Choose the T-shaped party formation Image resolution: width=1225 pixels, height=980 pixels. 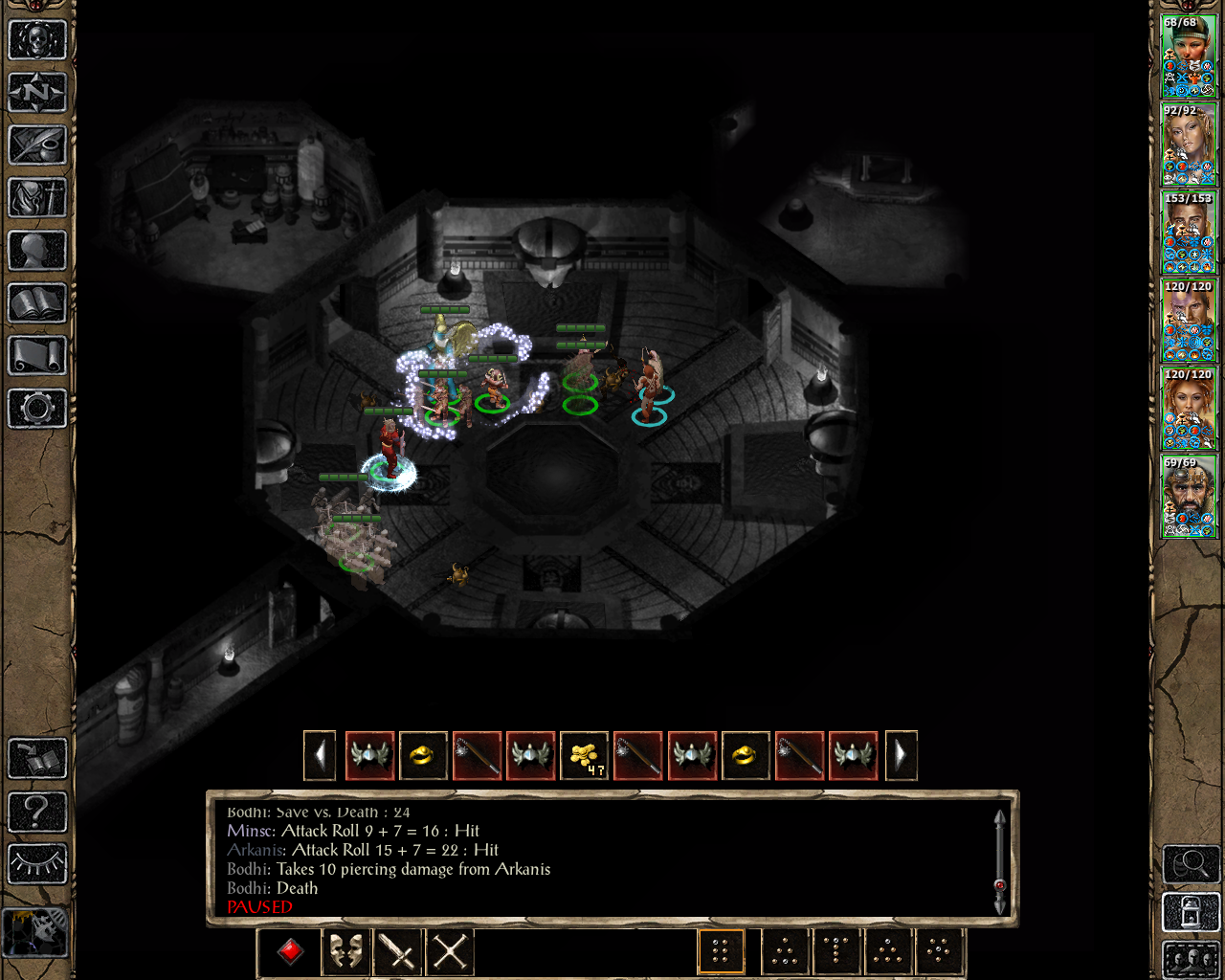point(835,951)
